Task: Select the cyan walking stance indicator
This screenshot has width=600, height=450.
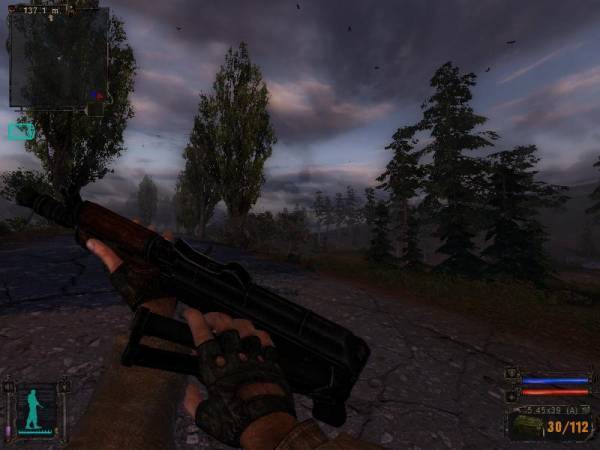Action: [x=35, y=410]
